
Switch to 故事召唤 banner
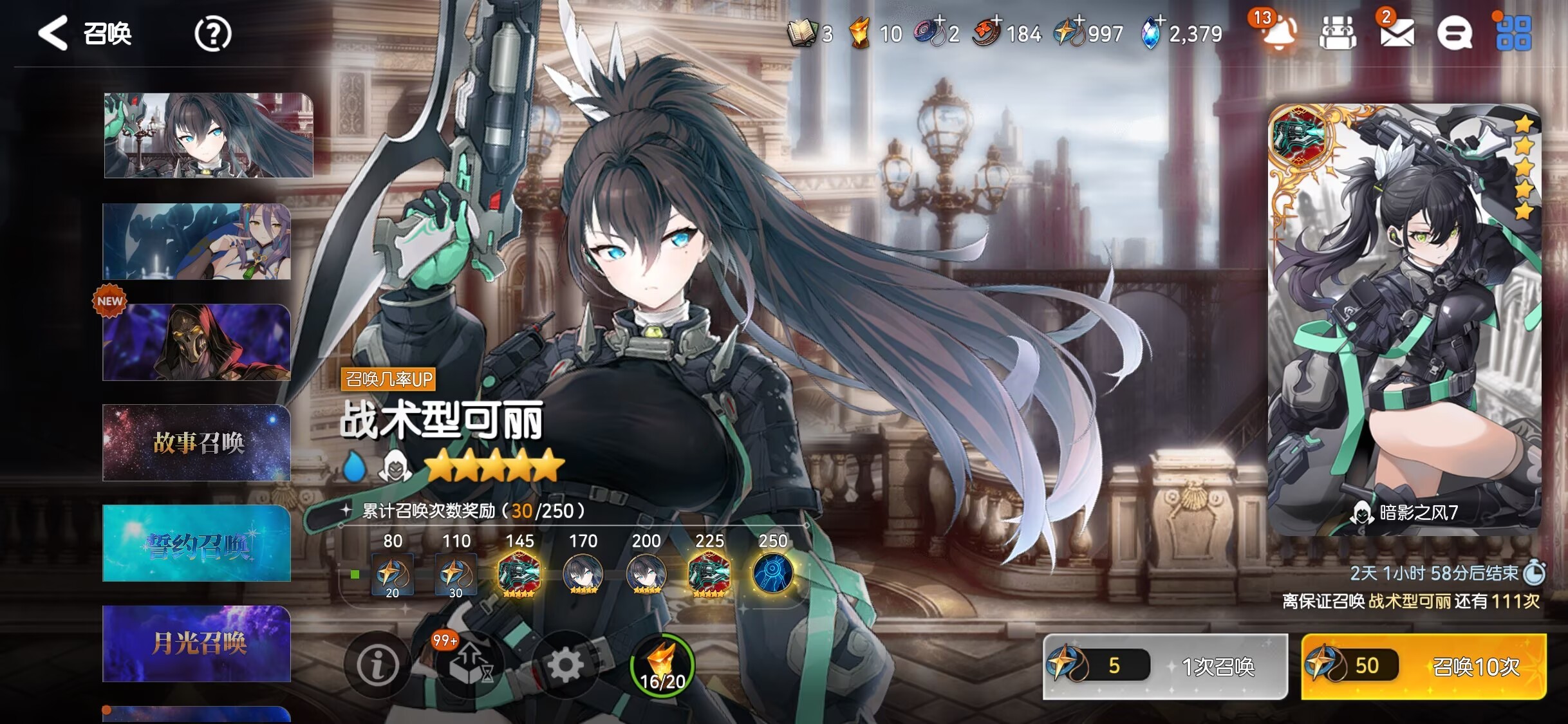coord(197,443)
